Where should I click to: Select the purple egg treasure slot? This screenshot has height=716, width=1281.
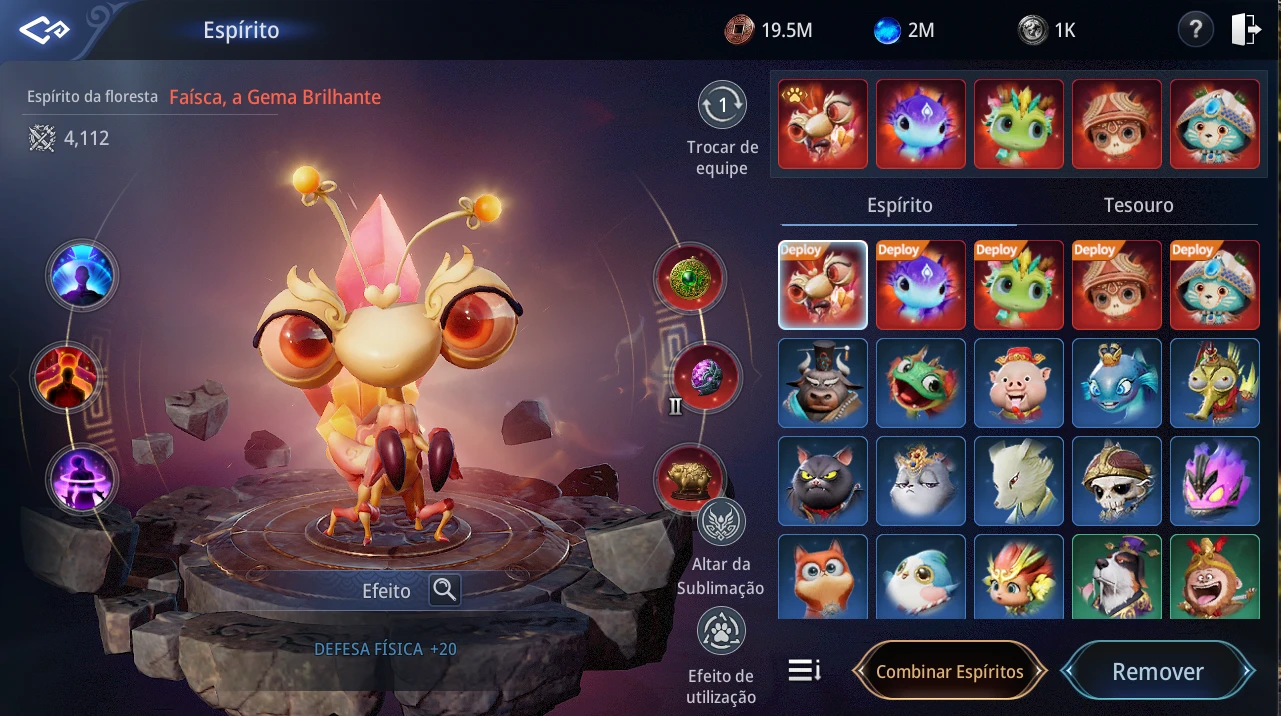pos(706,378)
